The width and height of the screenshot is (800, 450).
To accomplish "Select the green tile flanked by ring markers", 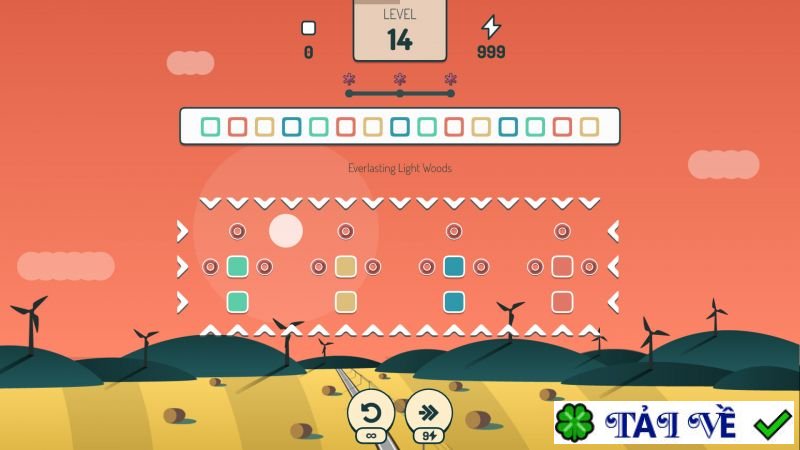I will point(237,266).
